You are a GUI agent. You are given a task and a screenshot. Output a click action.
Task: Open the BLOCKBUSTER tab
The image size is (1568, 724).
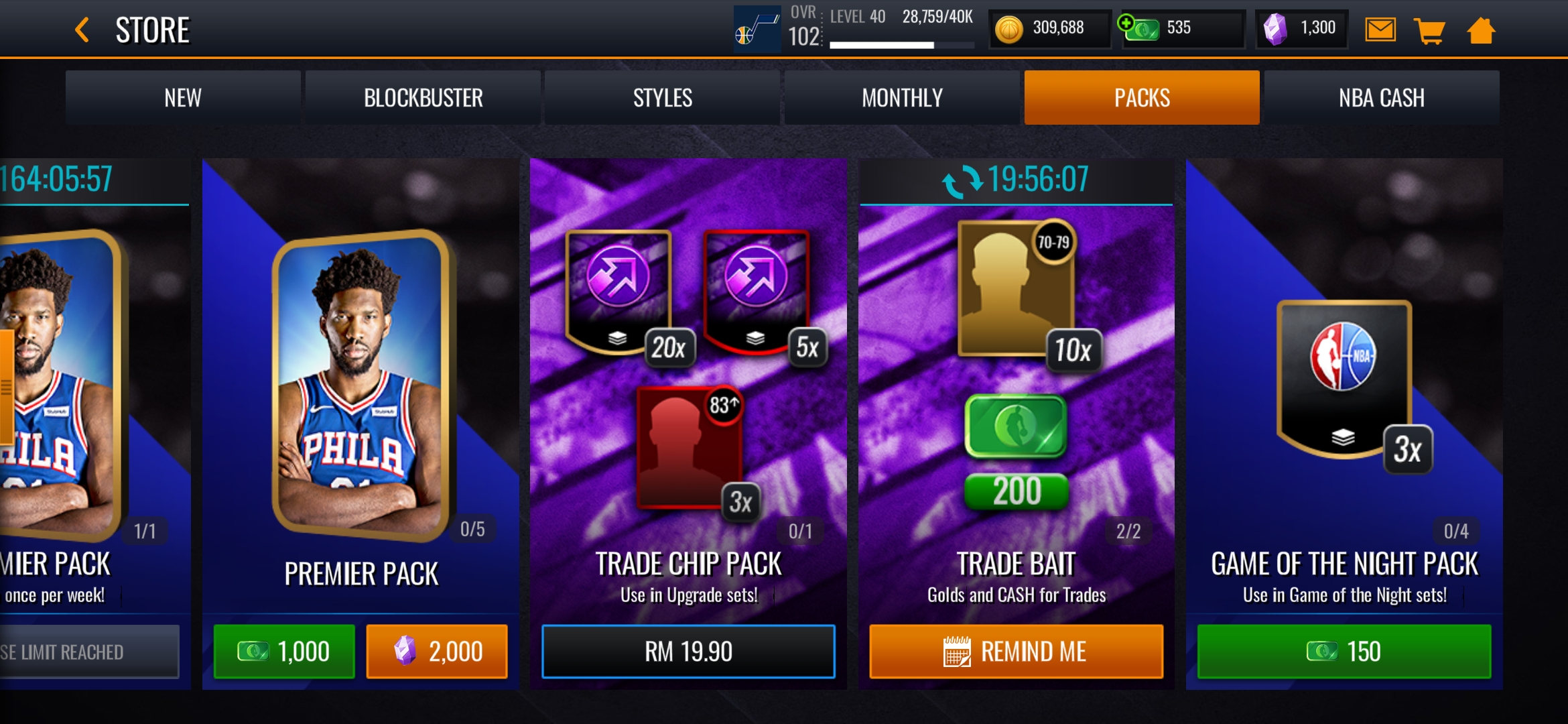point(423,98)
